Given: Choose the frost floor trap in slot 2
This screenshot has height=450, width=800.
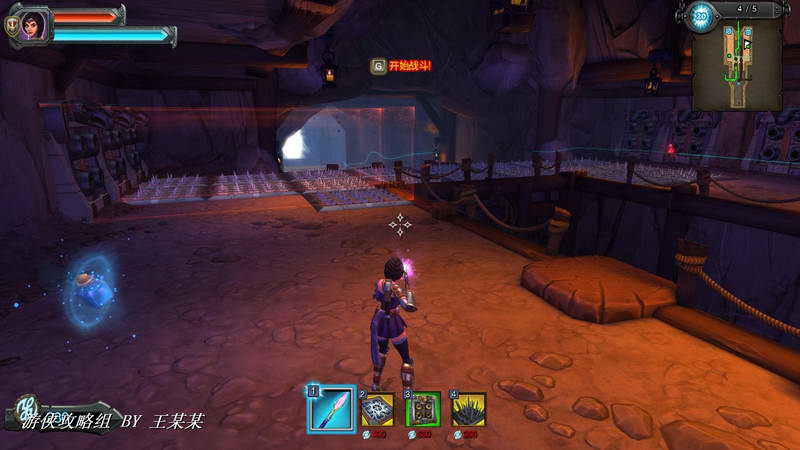Looking at the screenshot, I should tap(377, 410).
